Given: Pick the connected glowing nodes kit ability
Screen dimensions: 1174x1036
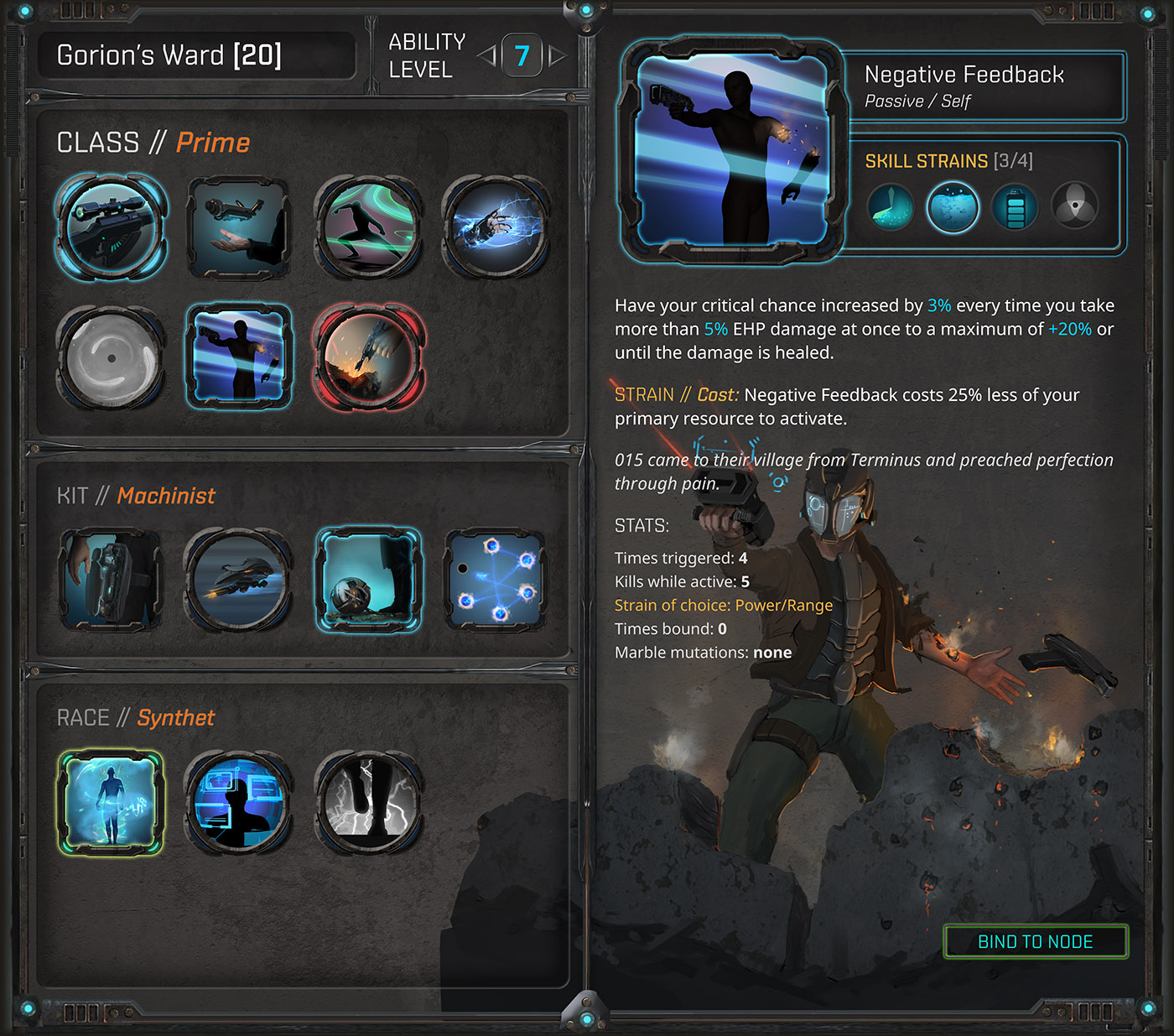Looking at the screenshot, I should [x=496, y=580].
